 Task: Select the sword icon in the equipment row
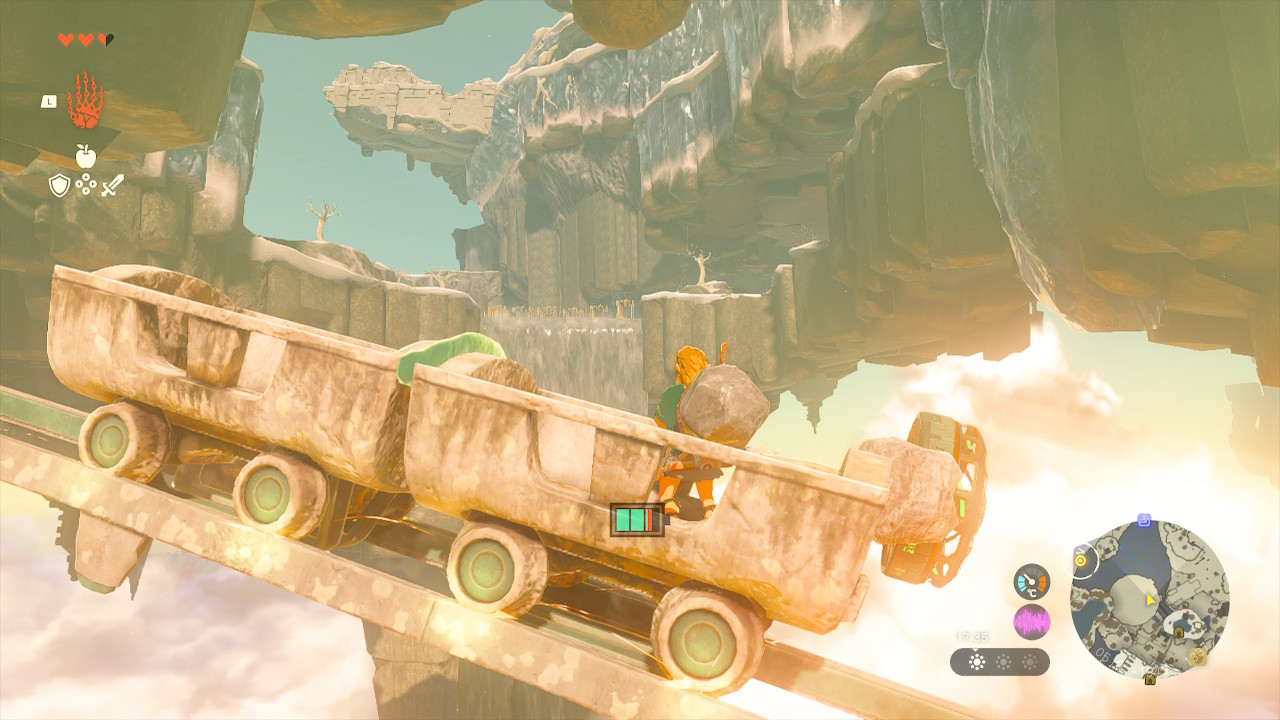click(x=112, y=186)
